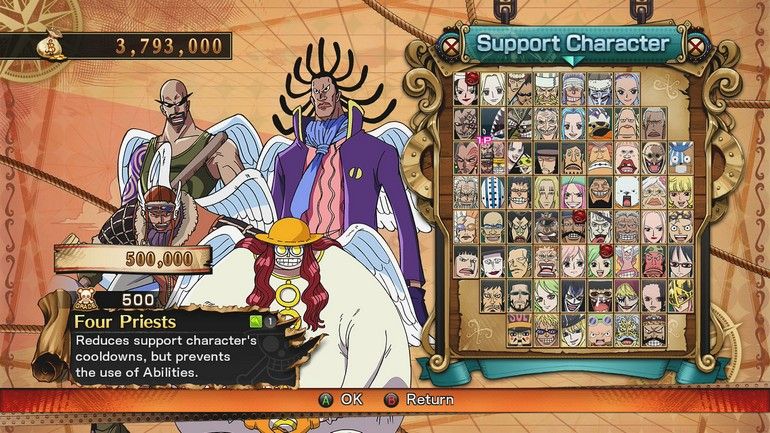Pick the child portrait with goggles on forehead
The height and width of the screenshot is (433, 770).
coord(599,330)
